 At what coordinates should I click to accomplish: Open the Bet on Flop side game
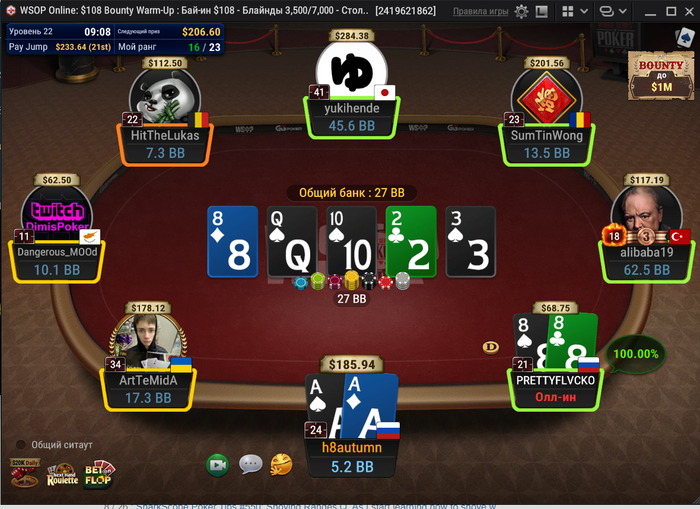click(100, 472)
